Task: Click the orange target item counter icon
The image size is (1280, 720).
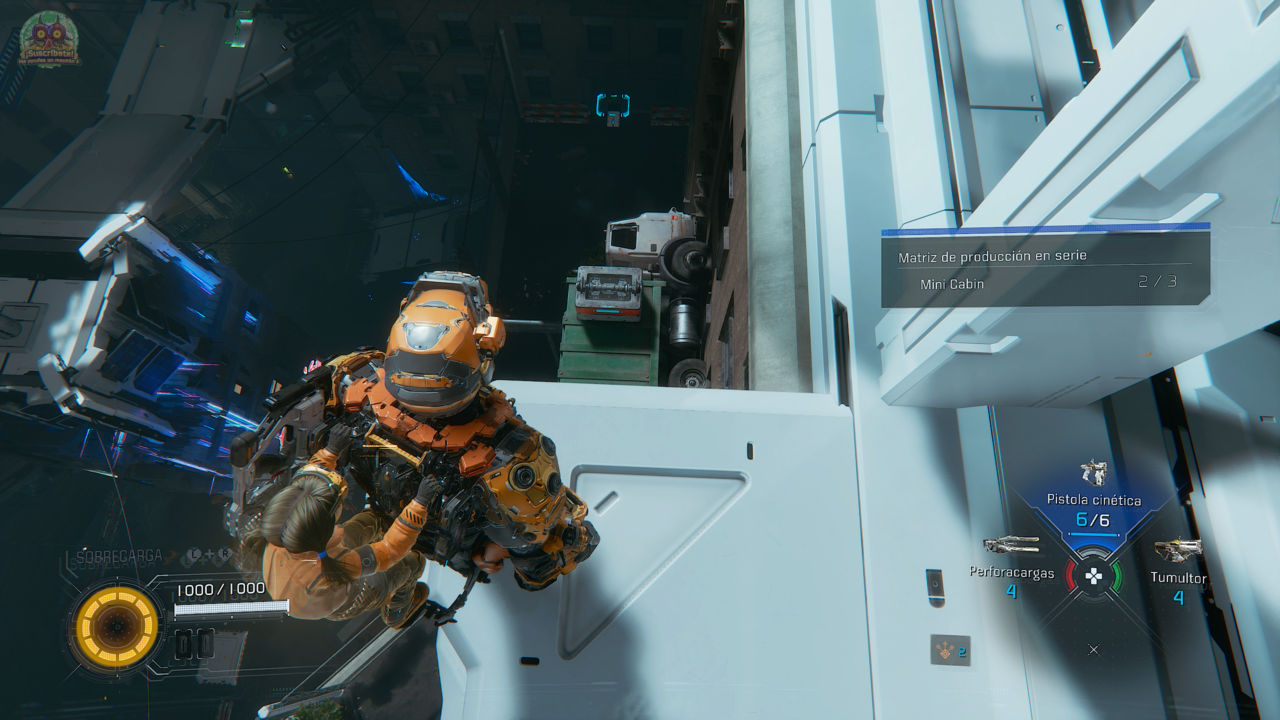Action: point(949,651)
